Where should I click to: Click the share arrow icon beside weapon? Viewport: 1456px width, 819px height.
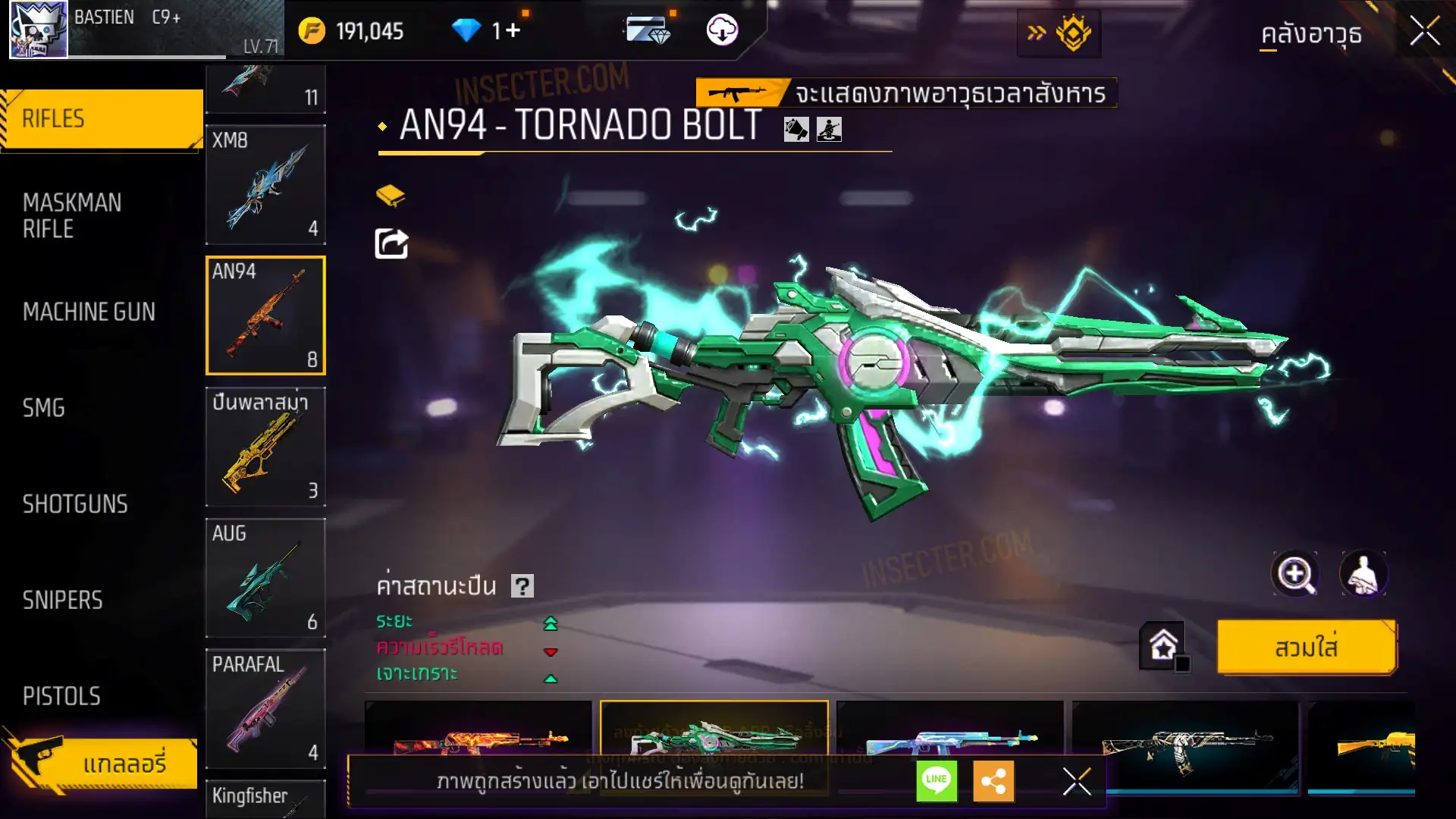[x=391, y=244]
